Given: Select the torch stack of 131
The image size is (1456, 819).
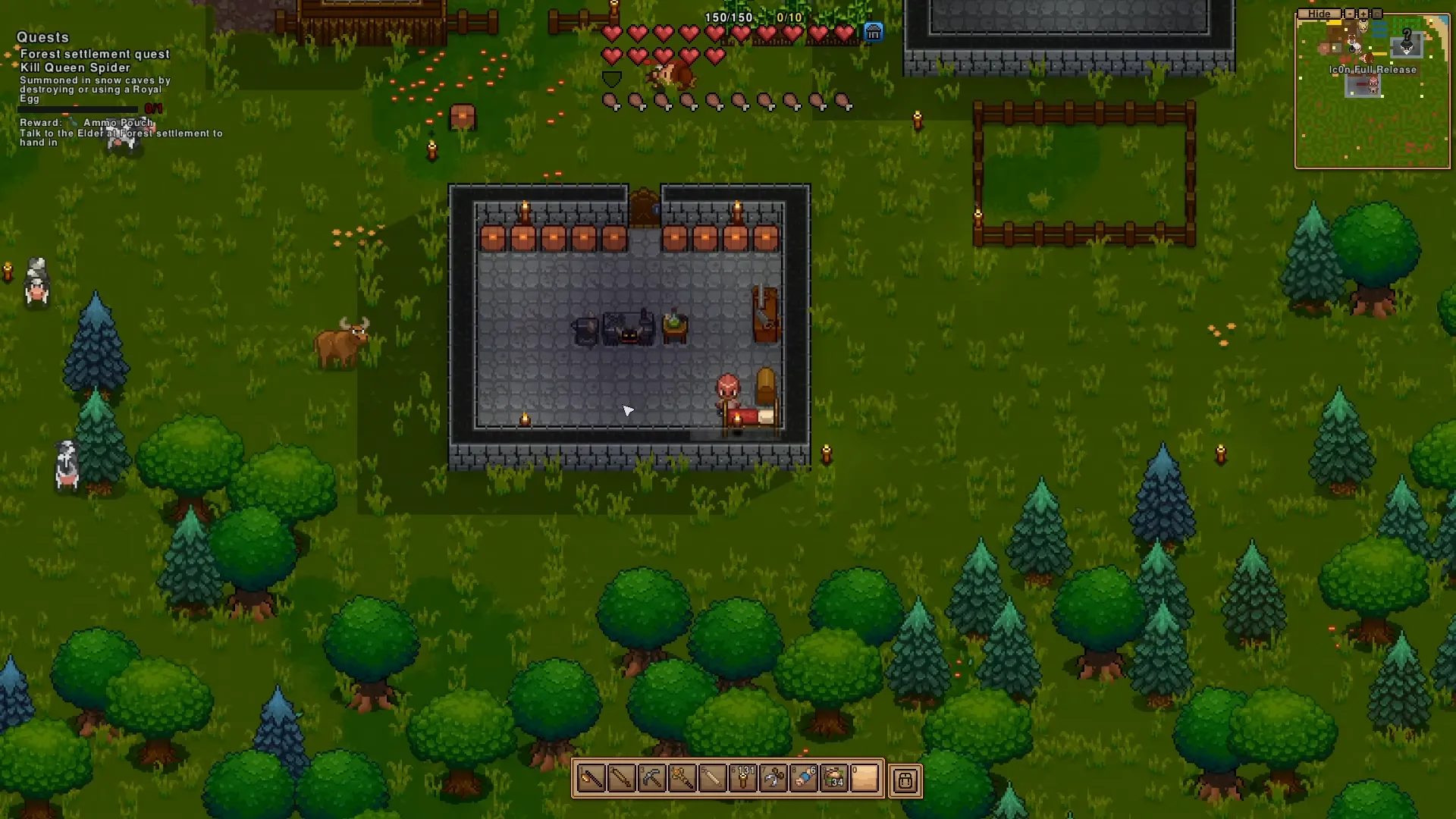Looking at the screenshot, I should click(x=743, y=779).
